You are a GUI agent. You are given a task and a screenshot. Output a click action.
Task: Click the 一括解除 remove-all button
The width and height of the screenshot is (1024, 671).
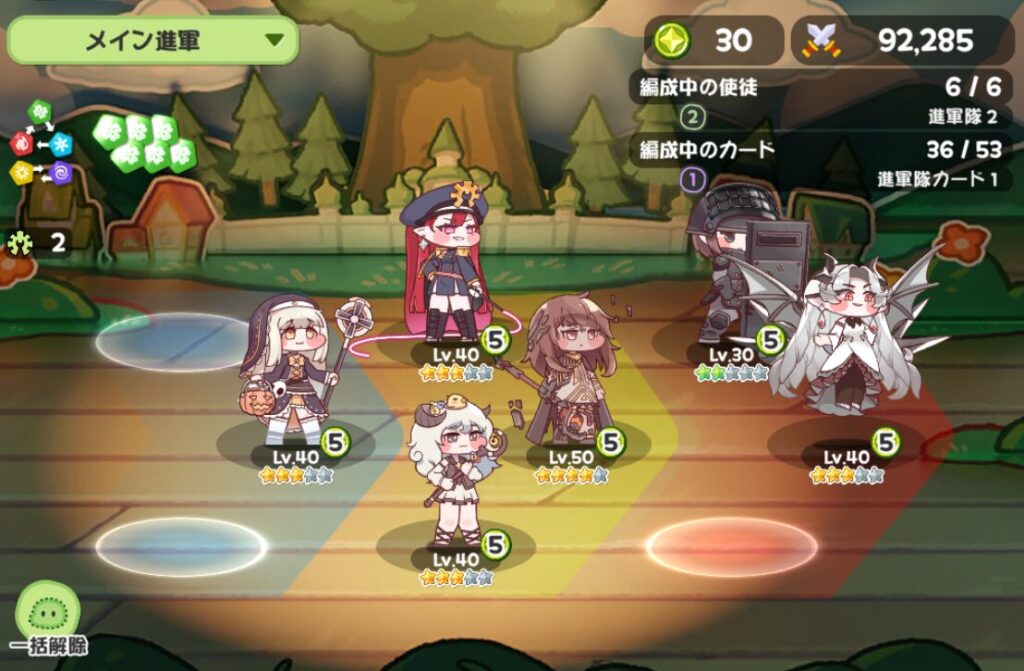48,620
